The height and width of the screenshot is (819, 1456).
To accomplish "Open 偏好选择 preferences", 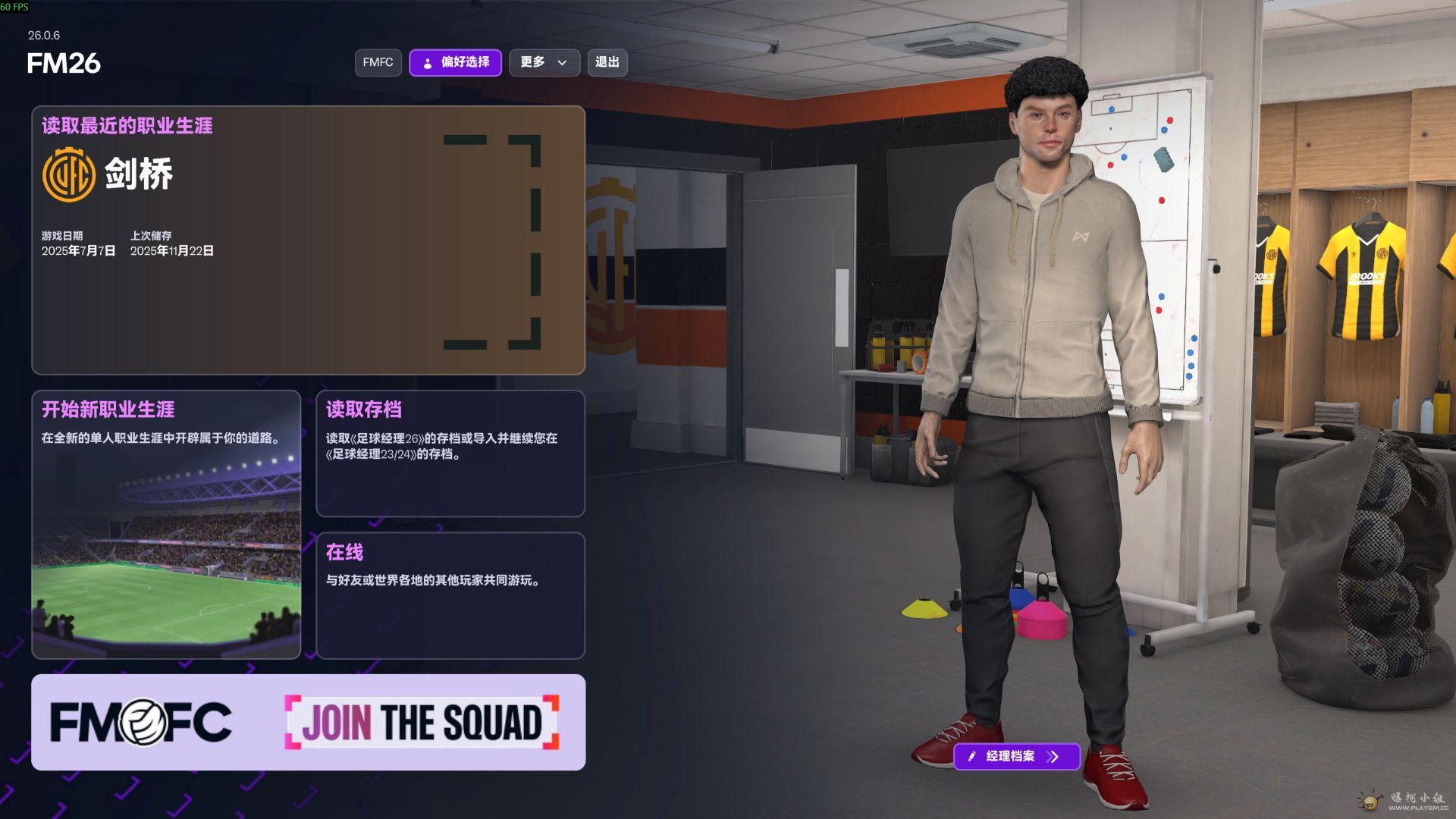I will (x=455, y=63).
